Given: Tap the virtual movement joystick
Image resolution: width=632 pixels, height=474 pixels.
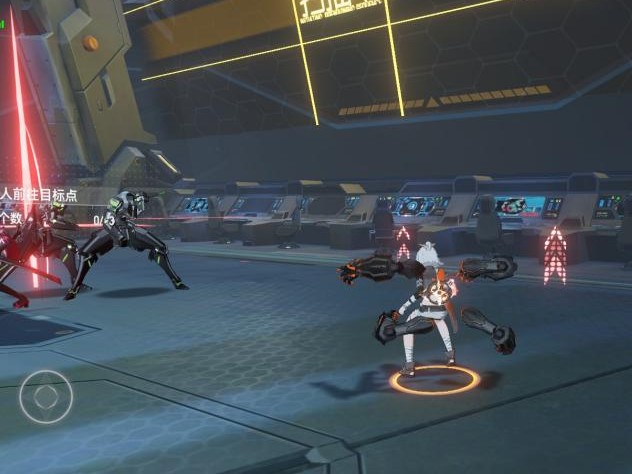Looking at the screenshot, I should [46, 398].
